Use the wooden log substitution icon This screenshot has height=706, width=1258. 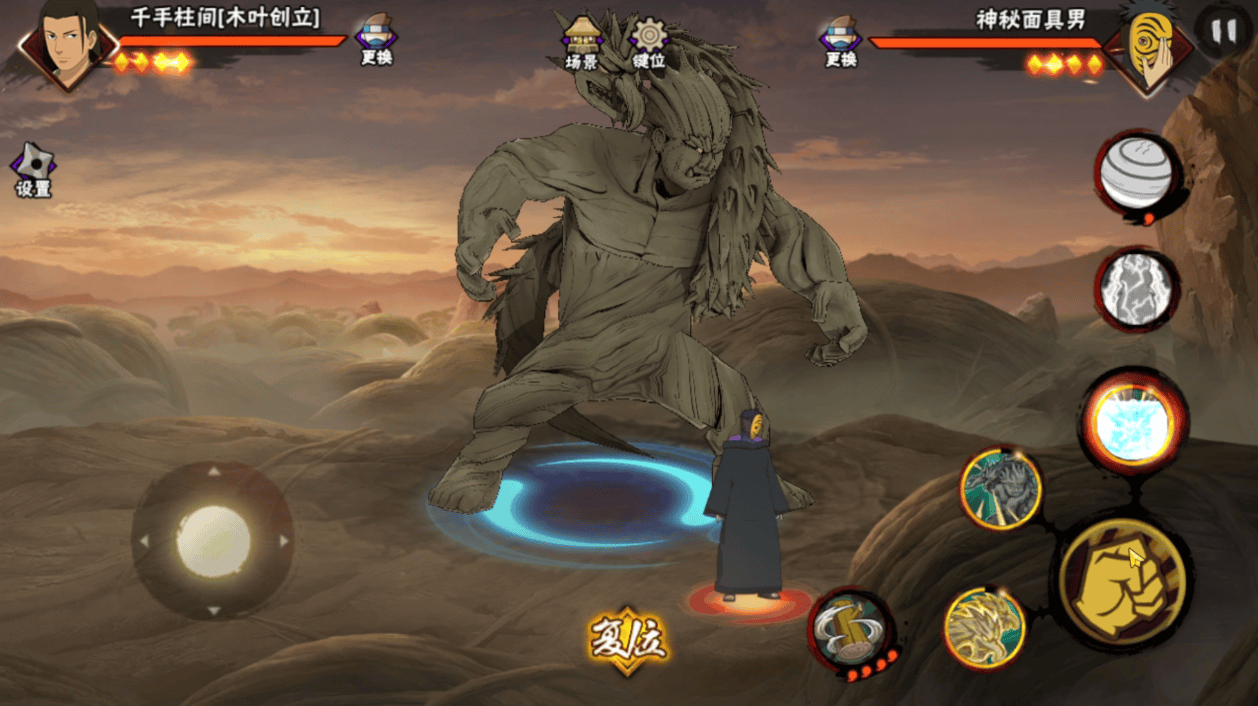pyautogui.click(x=850, y=628)
